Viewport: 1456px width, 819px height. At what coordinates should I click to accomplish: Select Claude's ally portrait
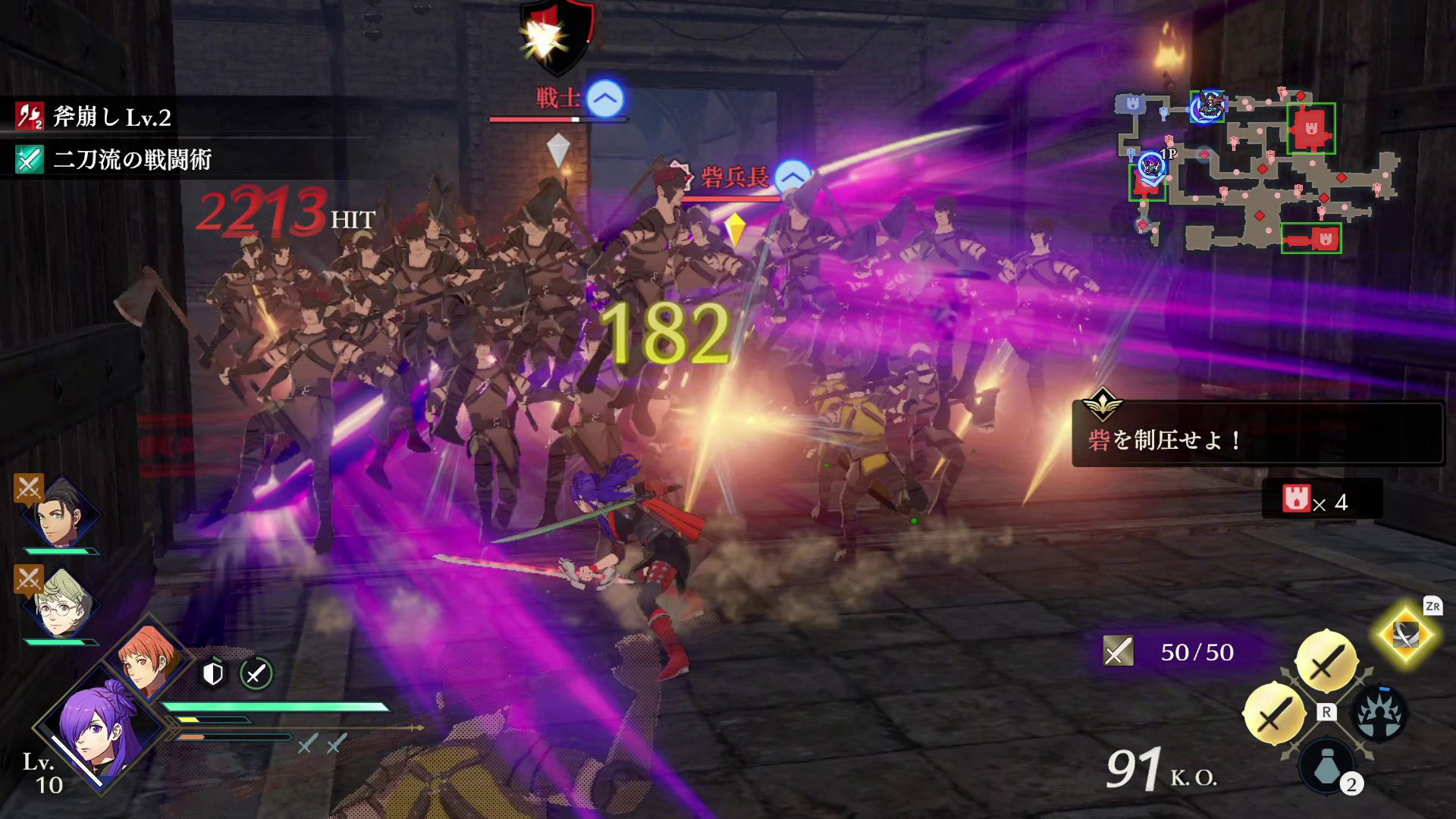tap(61, 513)
